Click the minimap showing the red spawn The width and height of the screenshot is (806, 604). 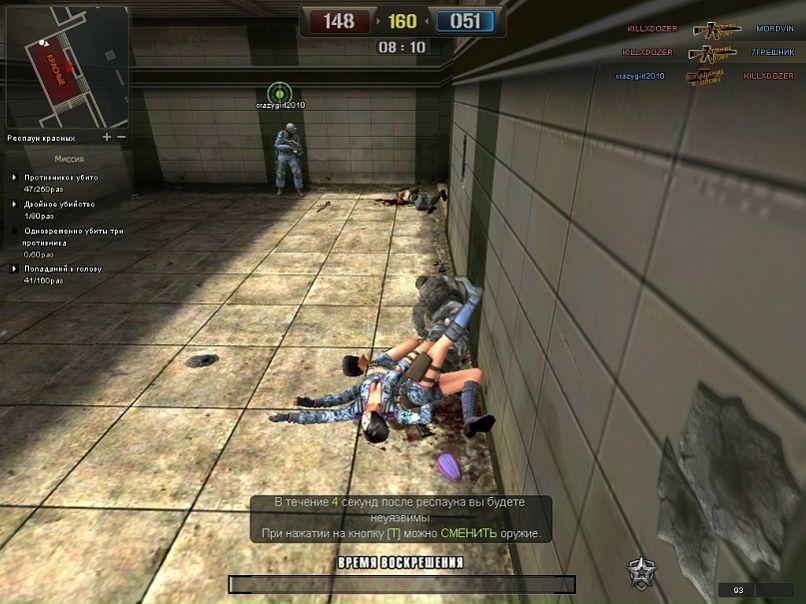click(x=67, y=67)
